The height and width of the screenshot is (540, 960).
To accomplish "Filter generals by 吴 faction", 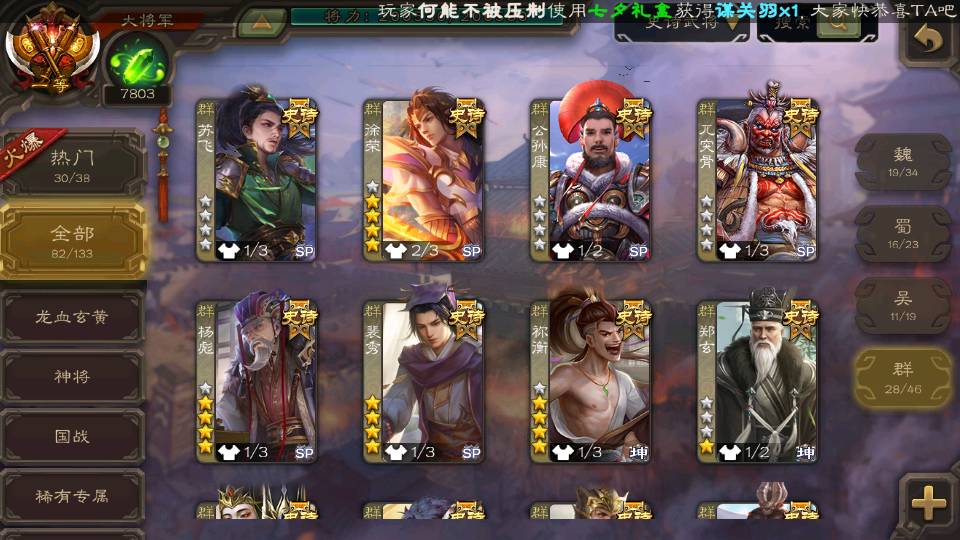I will pos(903,305).
